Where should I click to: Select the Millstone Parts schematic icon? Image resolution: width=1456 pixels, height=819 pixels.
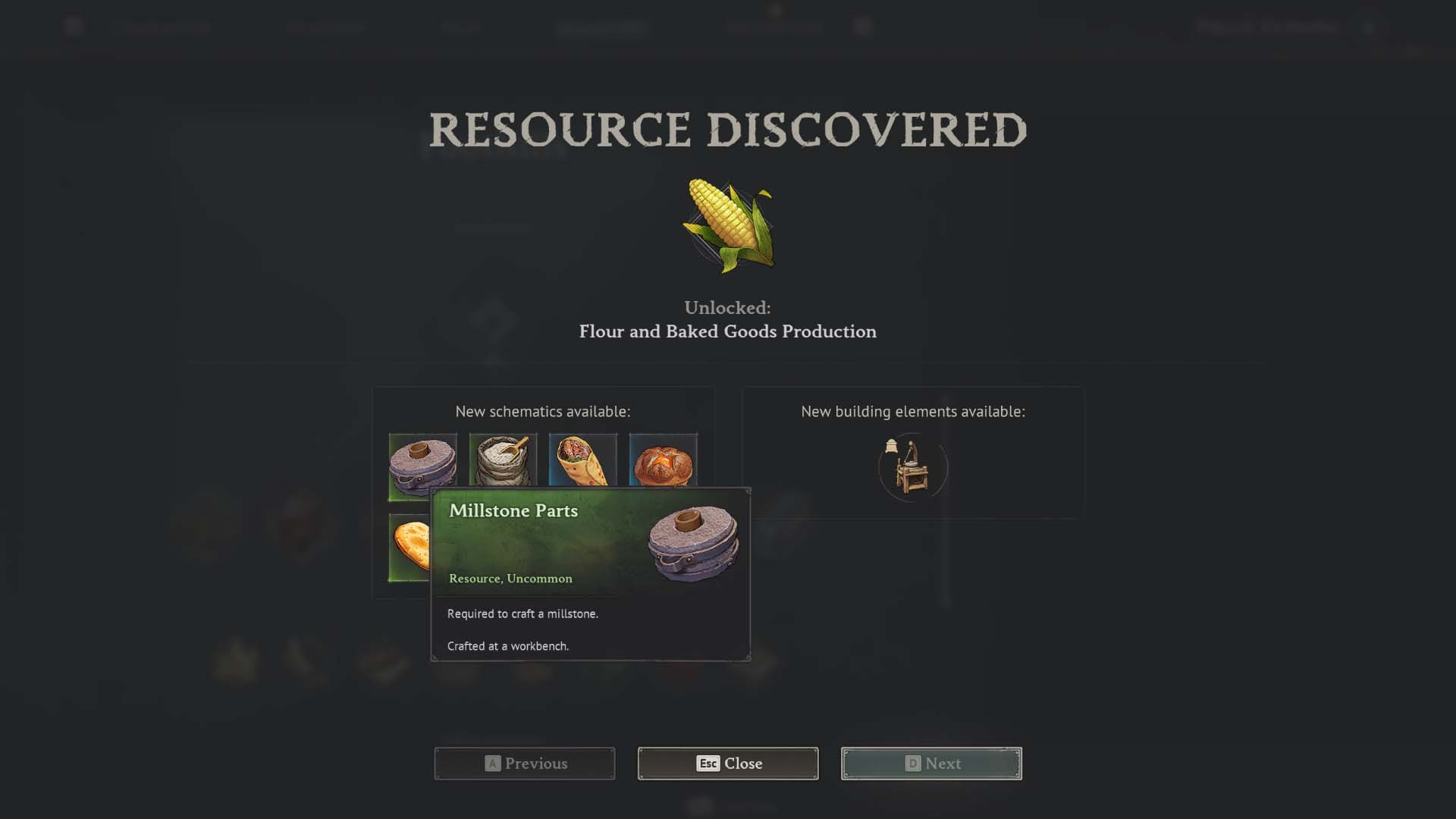point(422,466)
